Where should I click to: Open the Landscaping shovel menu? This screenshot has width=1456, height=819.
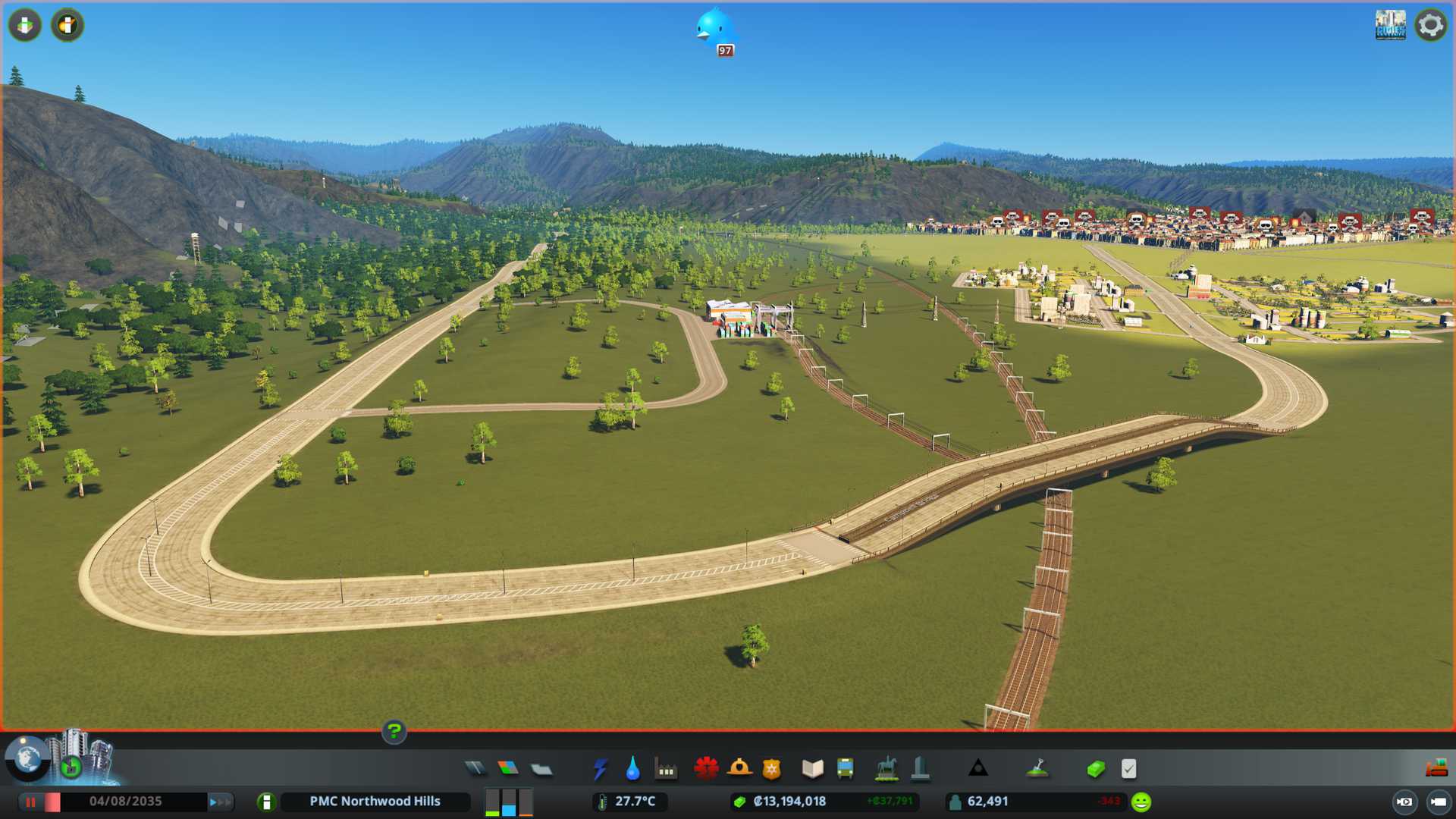(x=1037, y=769)
